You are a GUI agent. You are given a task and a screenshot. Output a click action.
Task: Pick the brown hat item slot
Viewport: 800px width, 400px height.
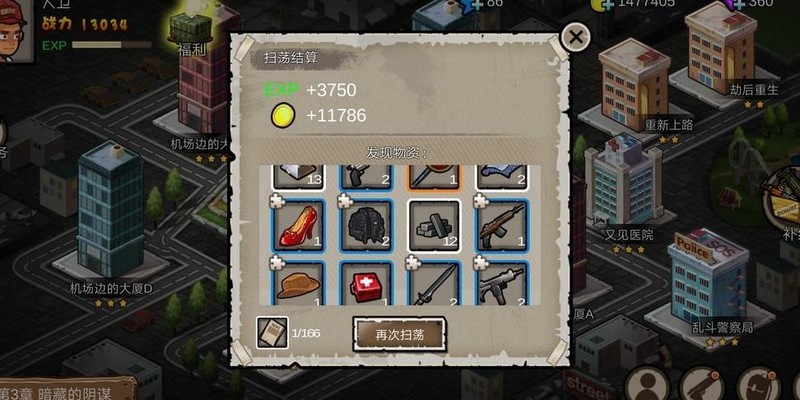click(299, 284)
